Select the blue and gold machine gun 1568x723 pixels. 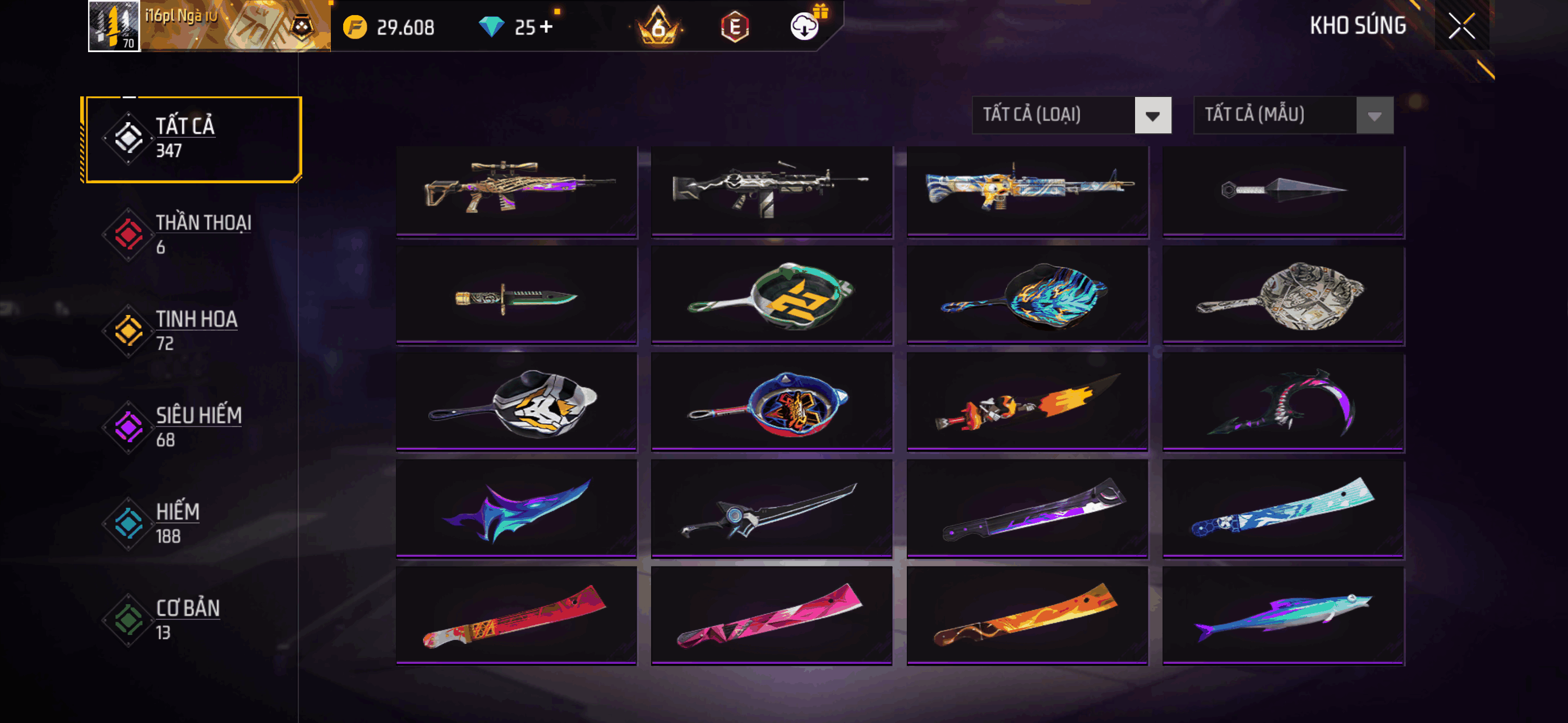(1027, 190)
